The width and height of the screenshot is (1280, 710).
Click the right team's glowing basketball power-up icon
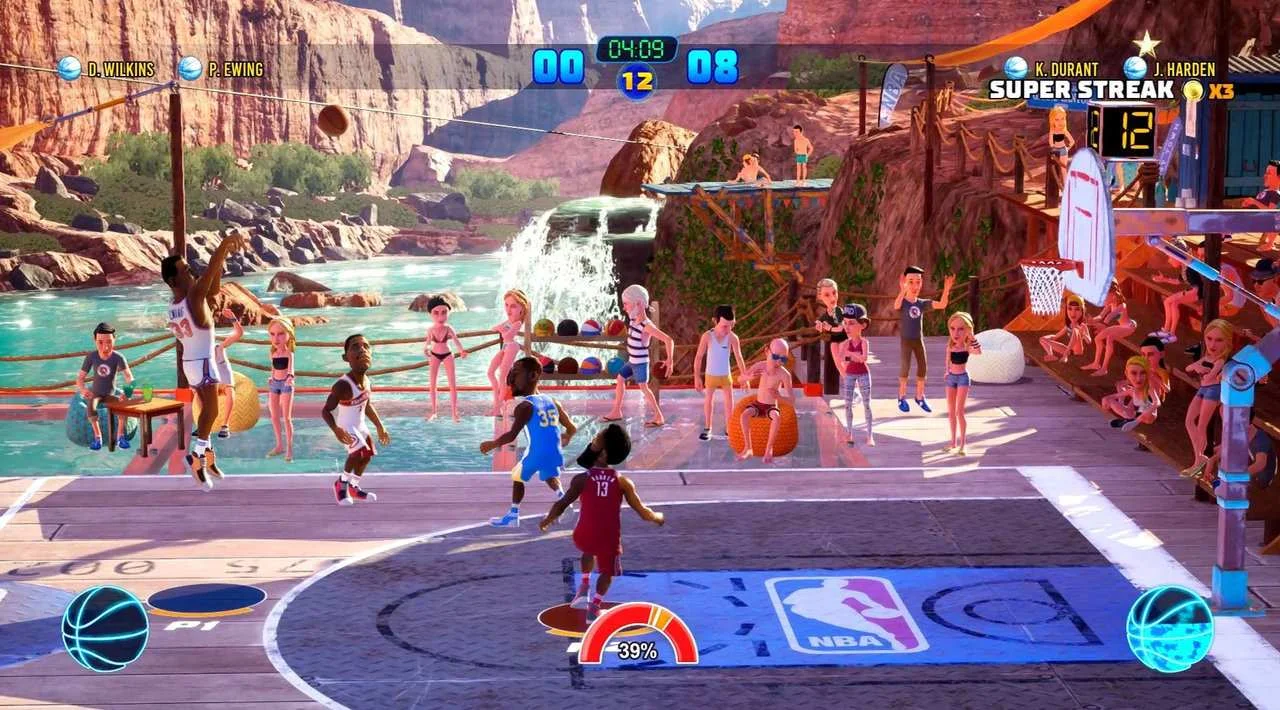click(x=1169, y=628)
